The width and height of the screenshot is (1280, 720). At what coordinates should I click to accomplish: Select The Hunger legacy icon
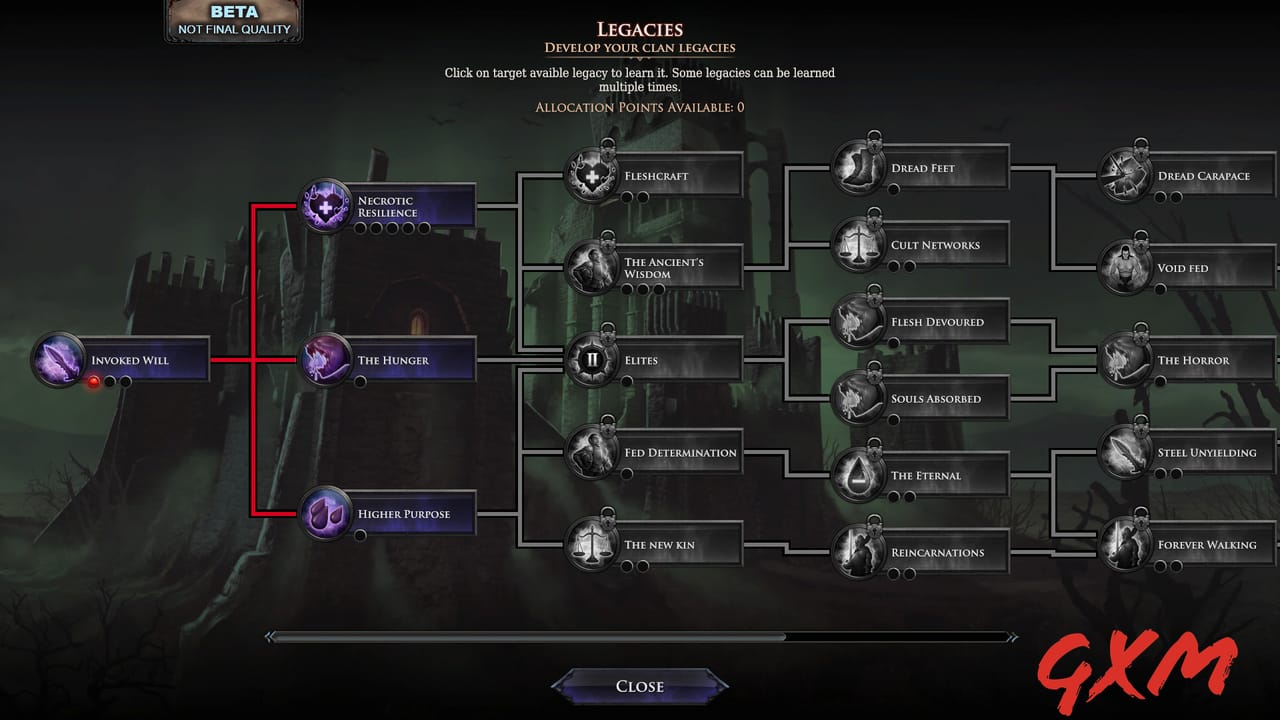325,360
